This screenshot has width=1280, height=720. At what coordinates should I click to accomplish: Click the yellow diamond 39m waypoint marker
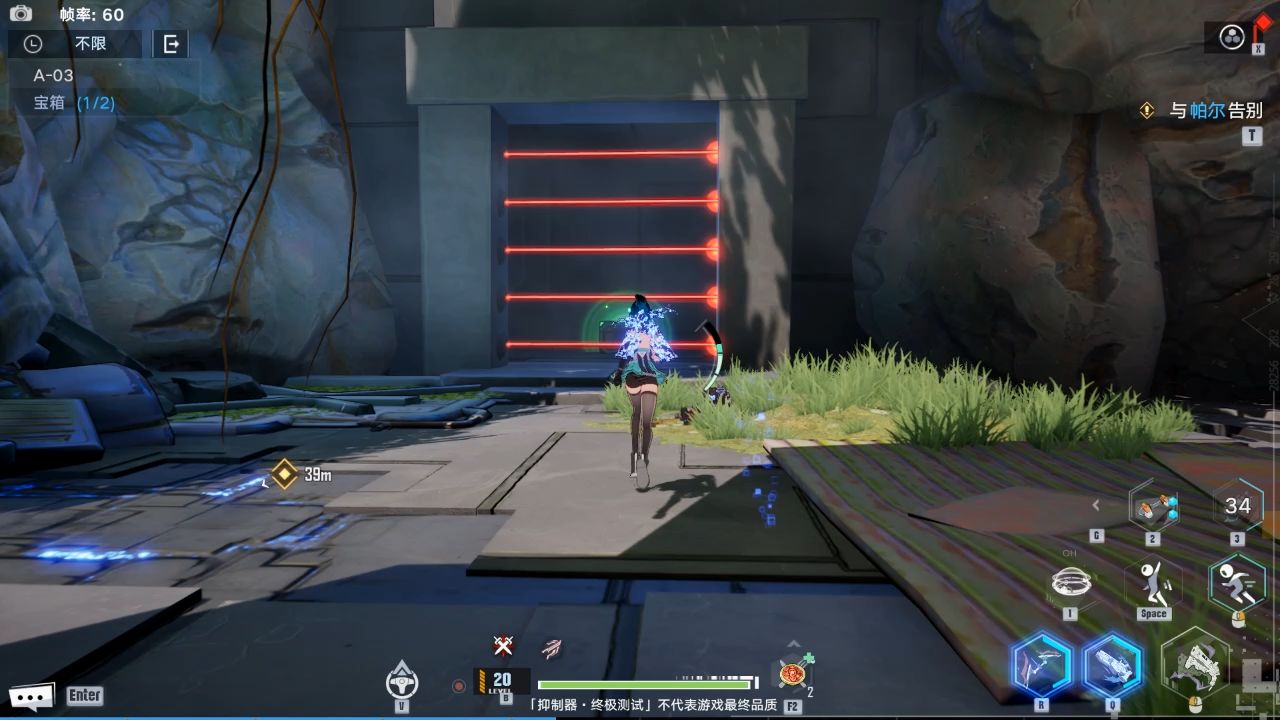[285, 474]
